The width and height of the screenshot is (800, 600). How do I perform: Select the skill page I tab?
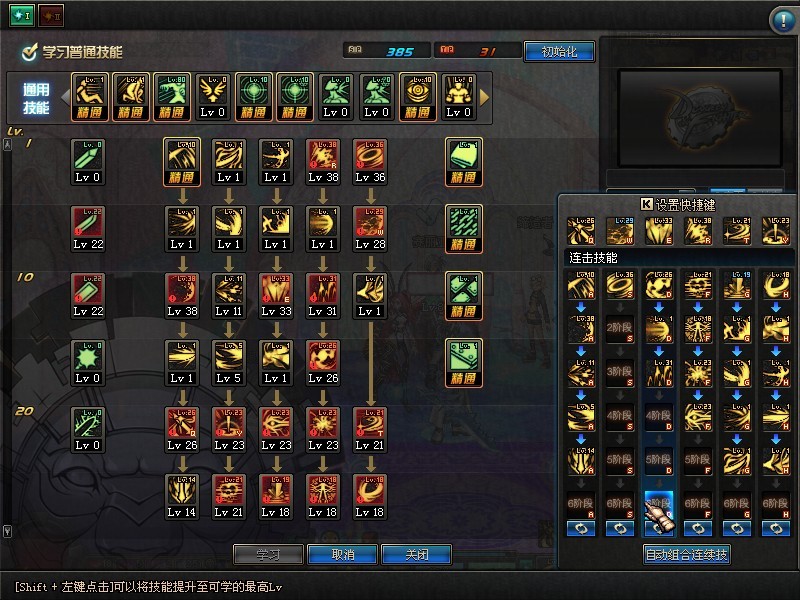coord(22,16)
